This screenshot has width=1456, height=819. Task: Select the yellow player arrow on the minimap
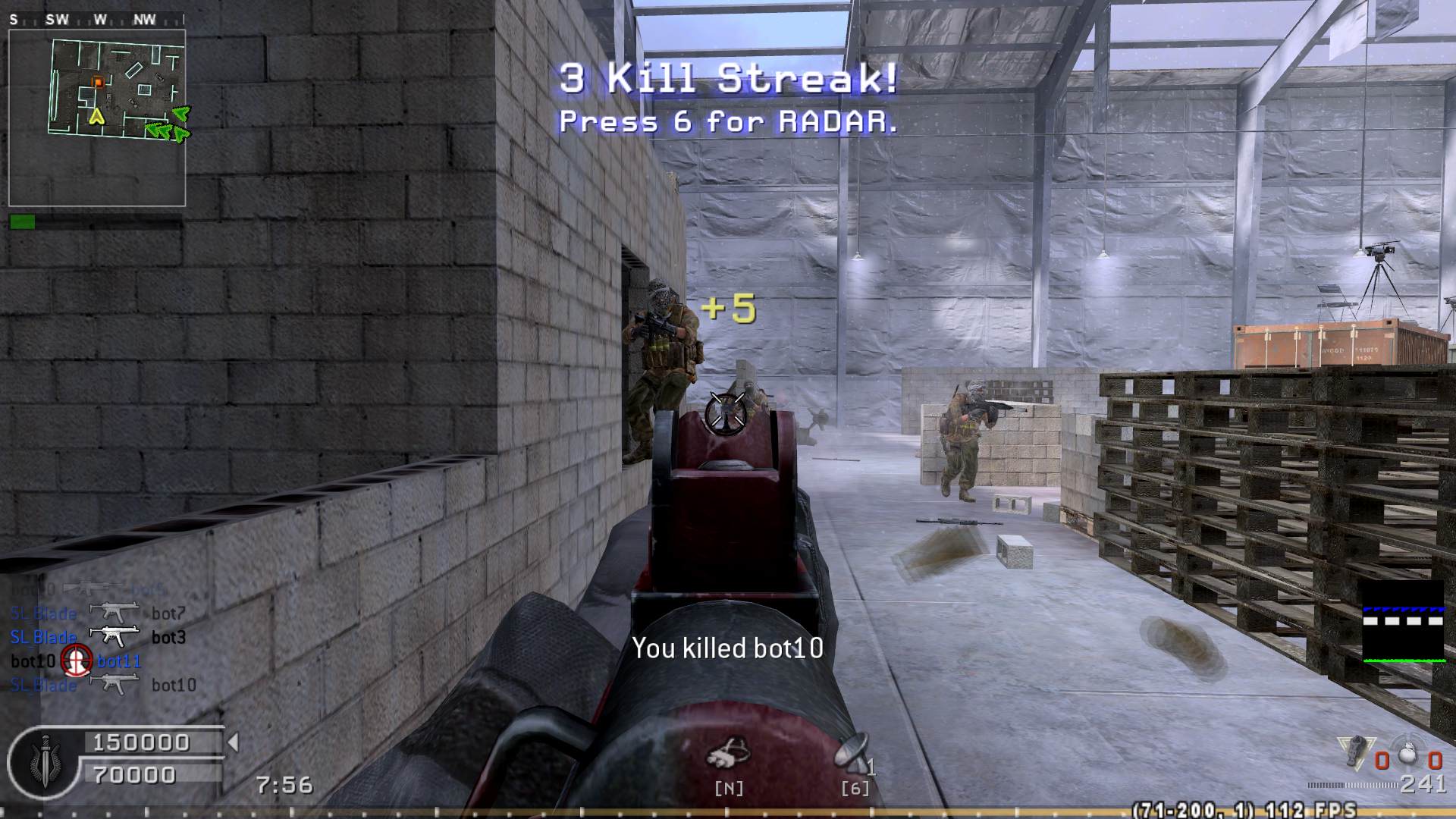tap(96, 116)
